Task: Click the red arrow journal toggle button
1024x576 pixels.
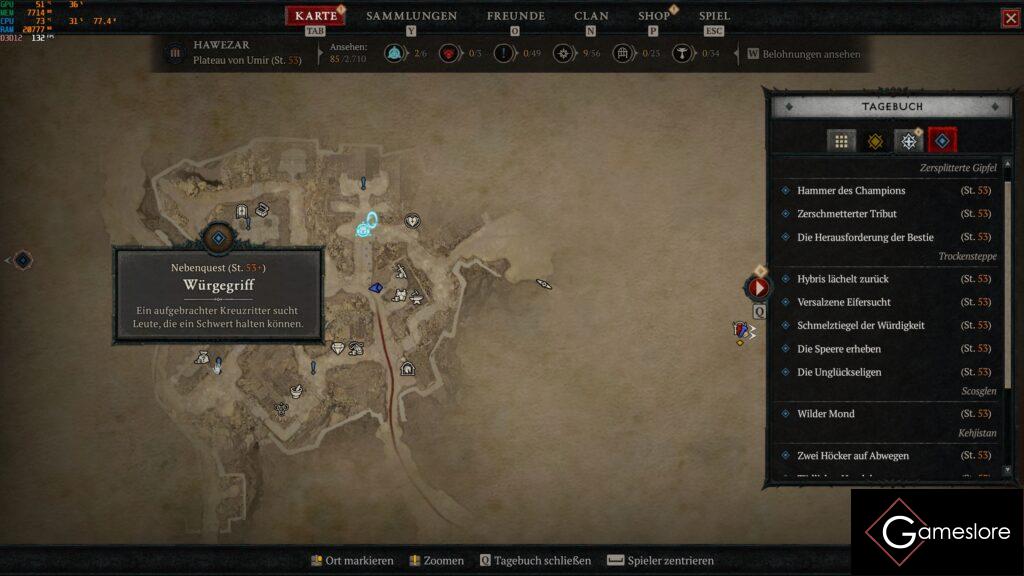Action: 759,288
